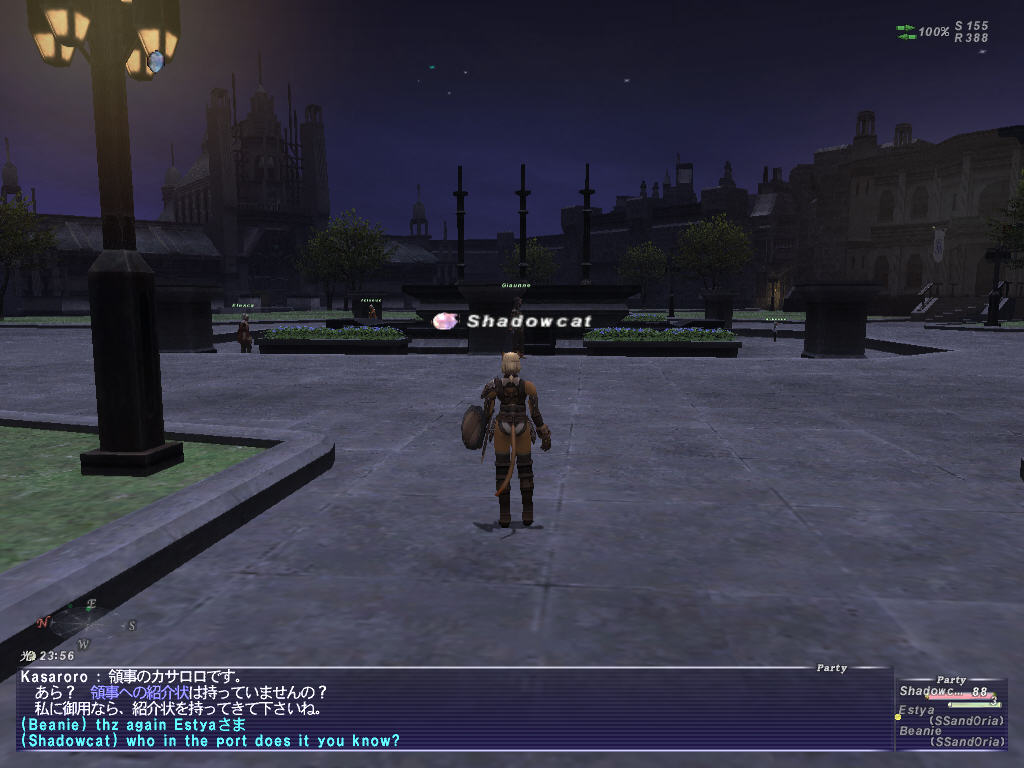The width and height of the screenshot is (1024, 768).
Task: Select Estya in the party list
Action: pos(916,711)
